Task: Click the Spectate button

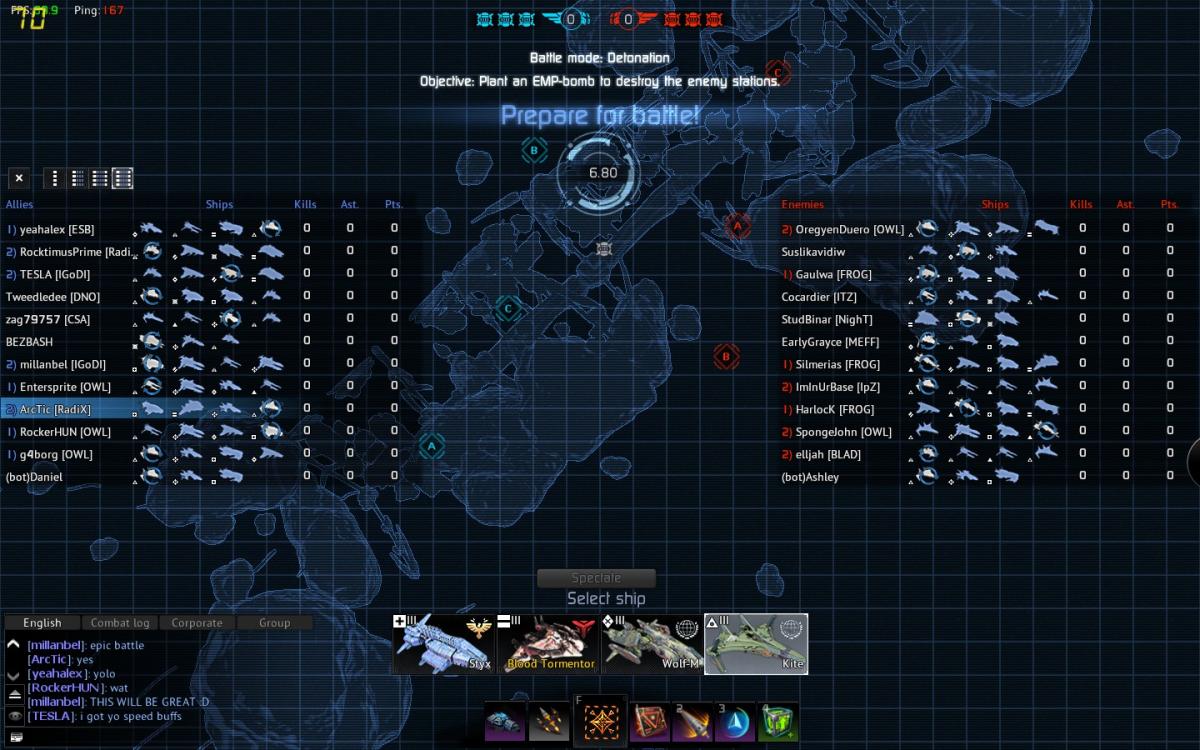Action: (596, 578)
